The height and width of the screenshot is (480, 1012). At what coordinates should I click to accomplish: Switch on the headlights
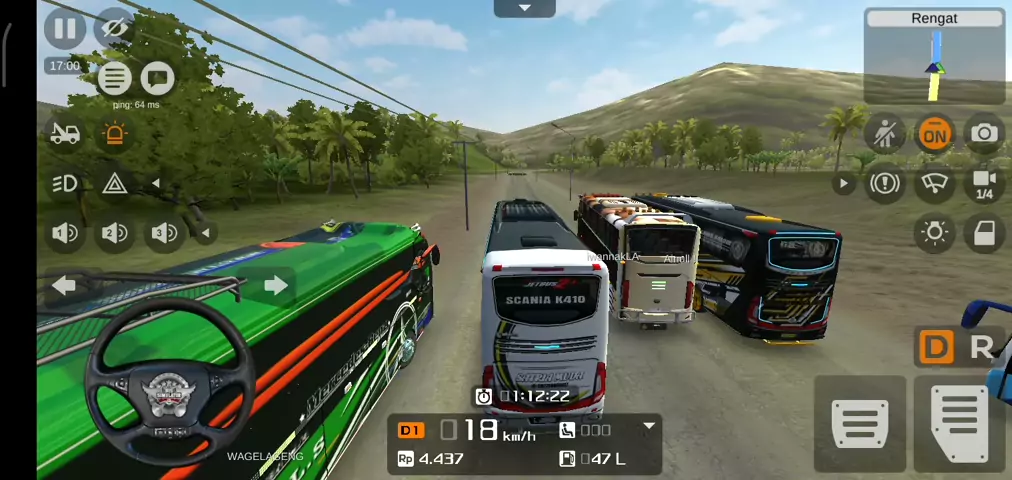click(x=65, y=183)
